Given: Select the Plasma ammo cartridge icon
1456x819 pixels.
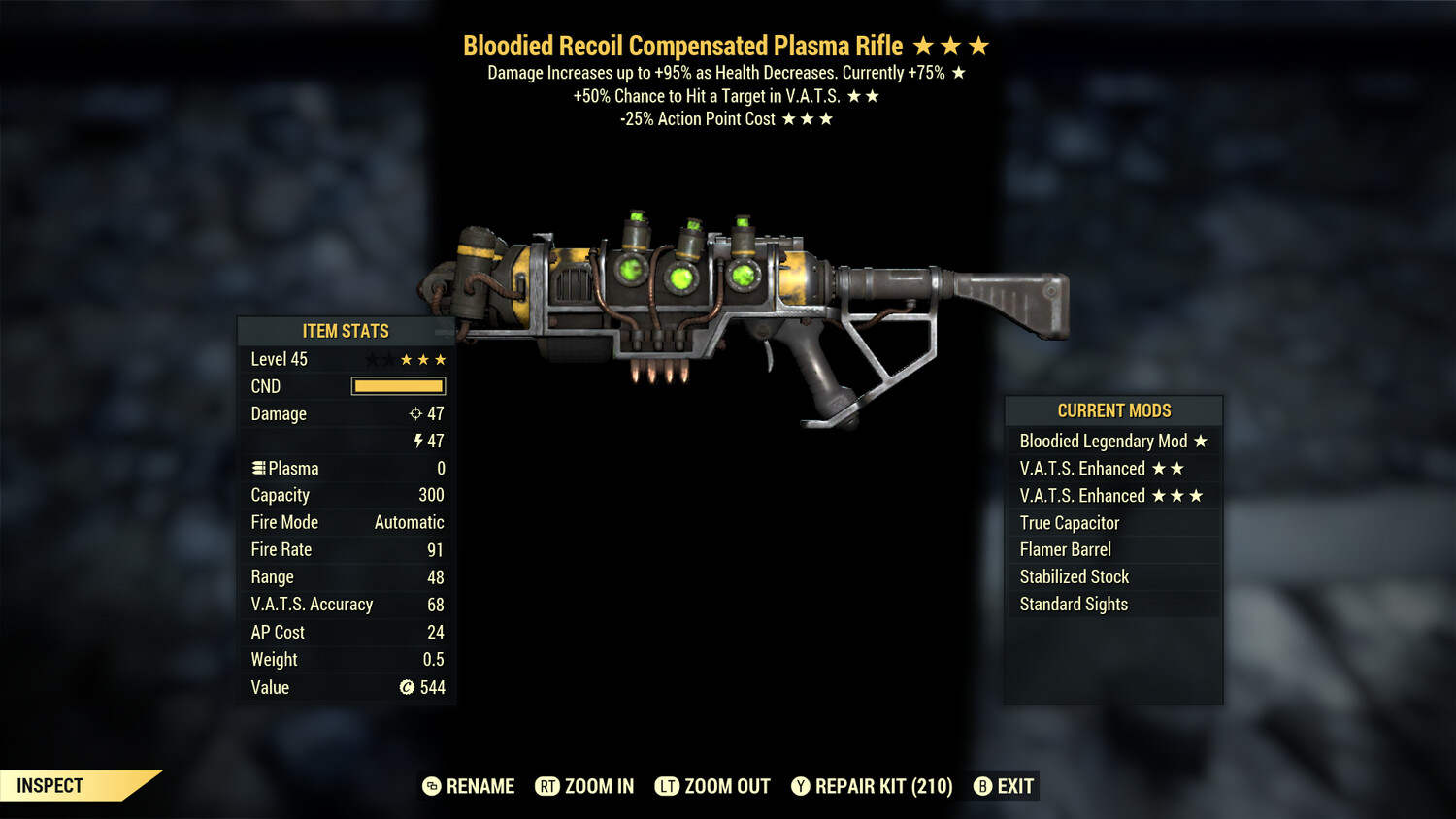Looking at the screenshot, I should (258, 468).
